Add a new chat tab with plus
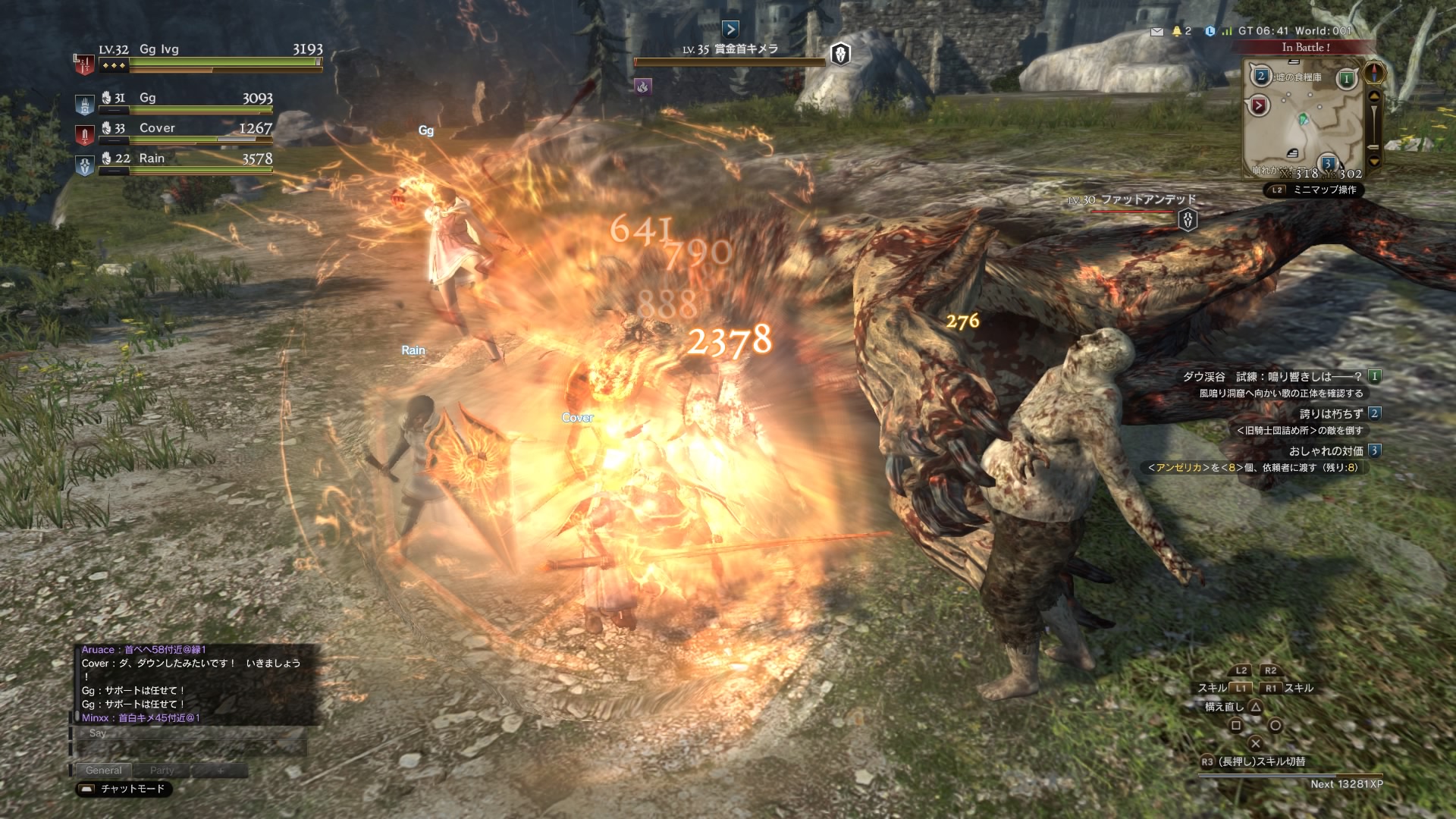Image resolution: width=1456 pixels, height=819 pixels. (221, 770)
